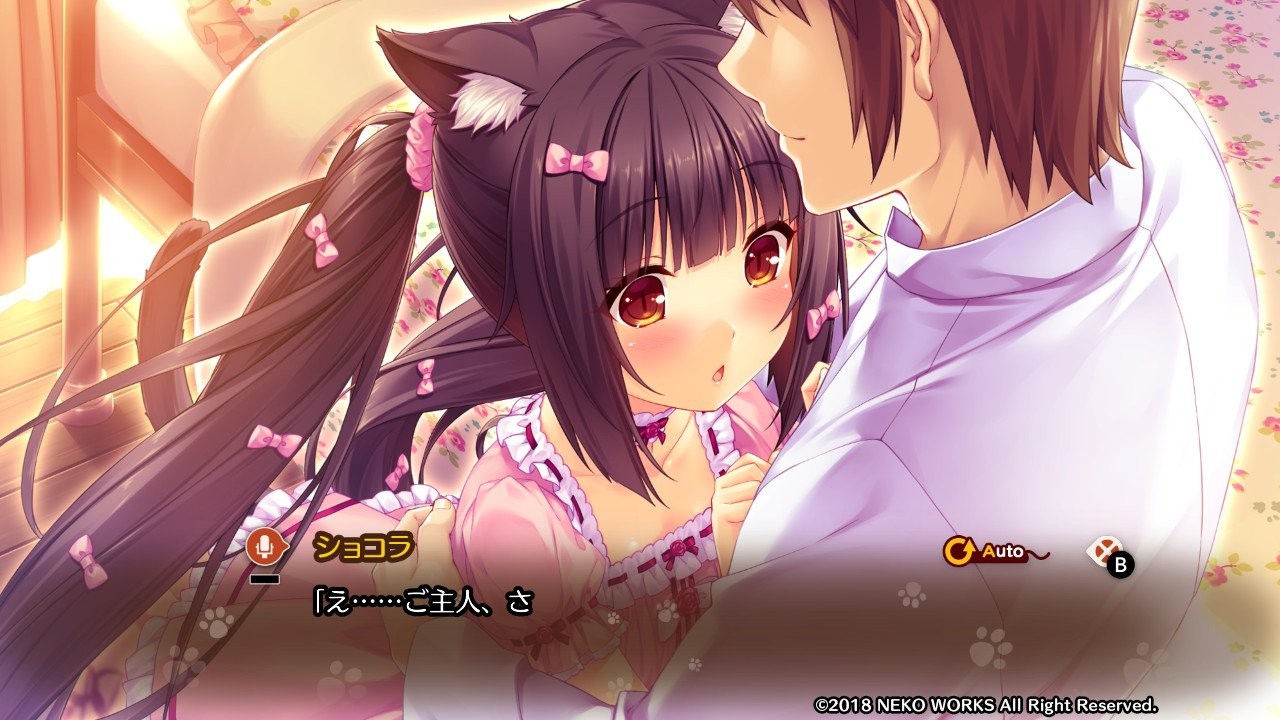The width and height of the screenshot is (1280, 720).
Task: Replay Chocola's voice line with microphone icon
Action: click(264, 546)
